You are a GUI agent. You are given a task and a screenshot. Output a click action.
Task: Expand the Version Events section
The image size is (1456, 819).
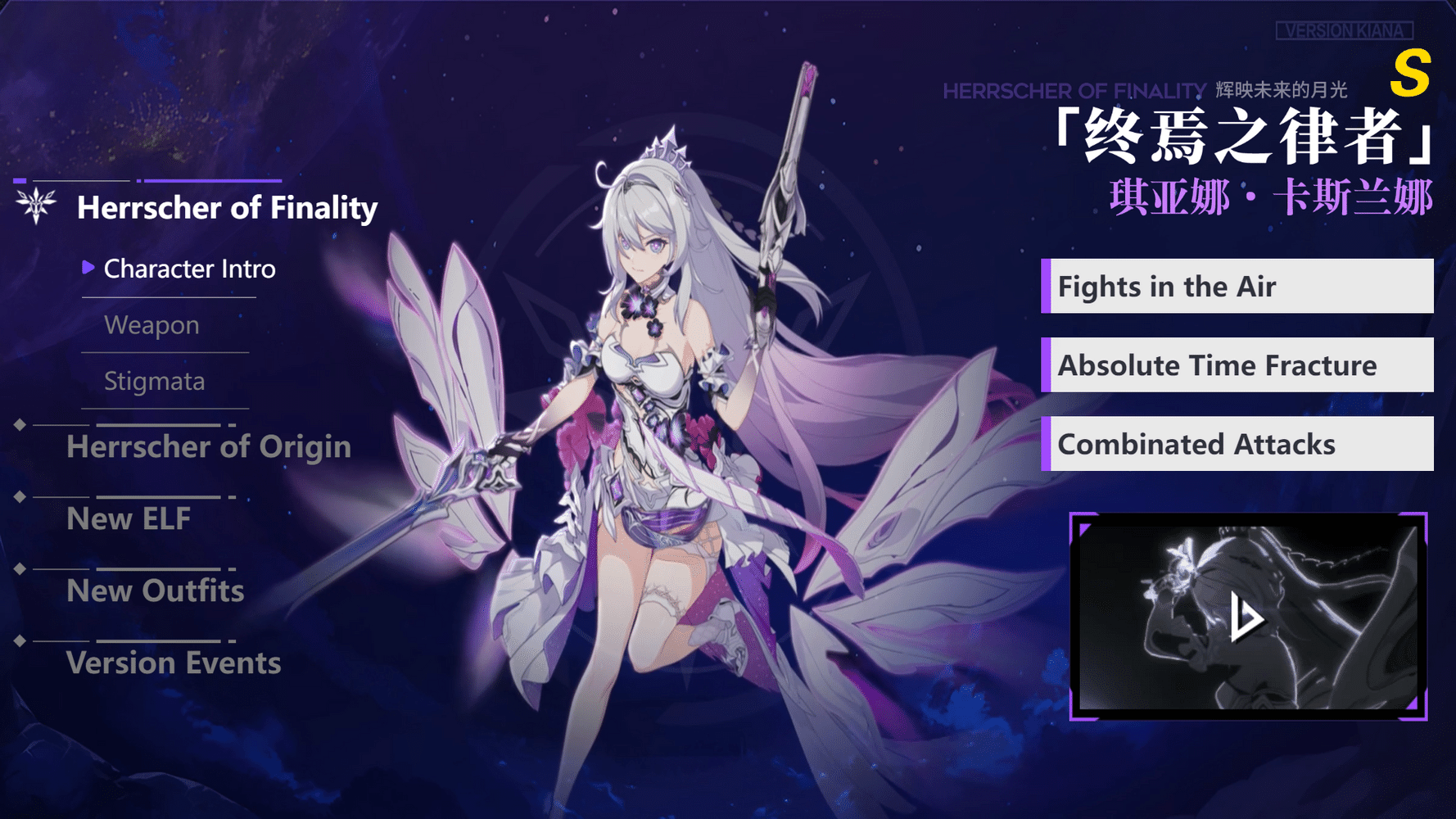[174, 663]
